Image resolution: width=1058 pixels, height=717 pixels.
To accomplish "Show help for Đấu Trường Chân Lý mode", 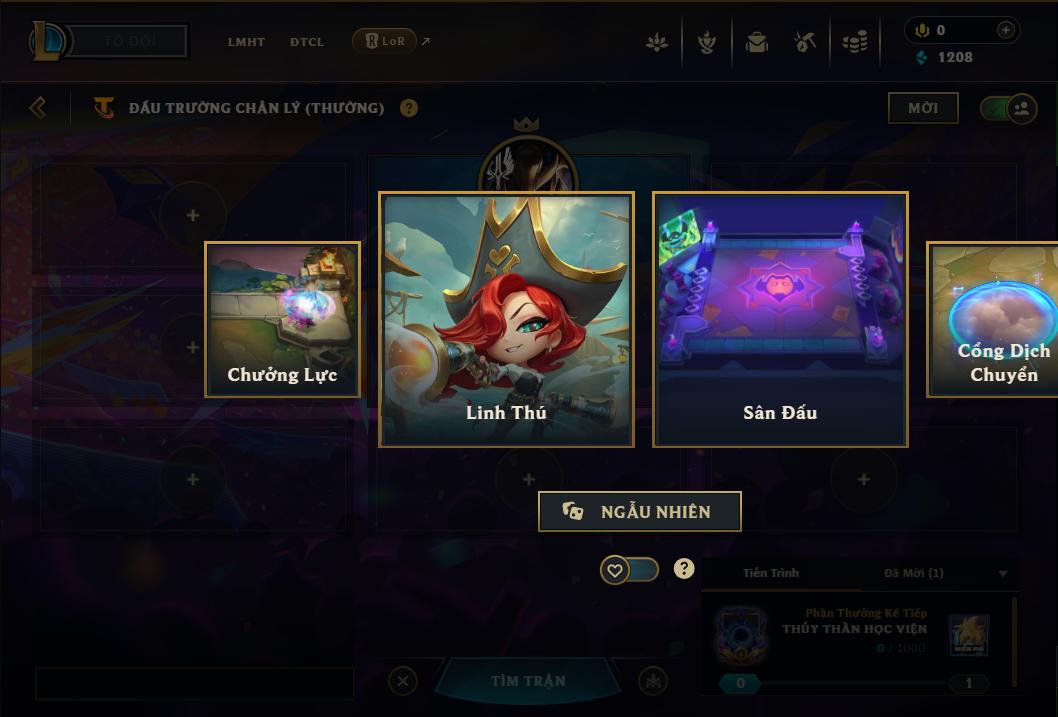I will pyautogui.click(x=409, y=108).
